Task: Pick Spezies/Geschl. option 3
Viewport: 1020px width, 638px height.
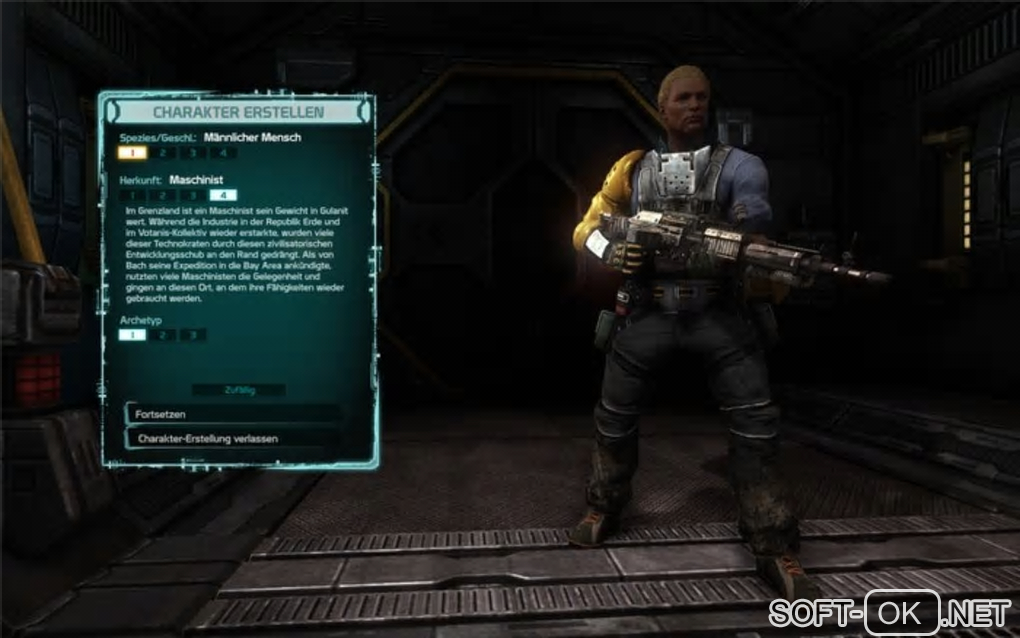Action: pos(192,153)
